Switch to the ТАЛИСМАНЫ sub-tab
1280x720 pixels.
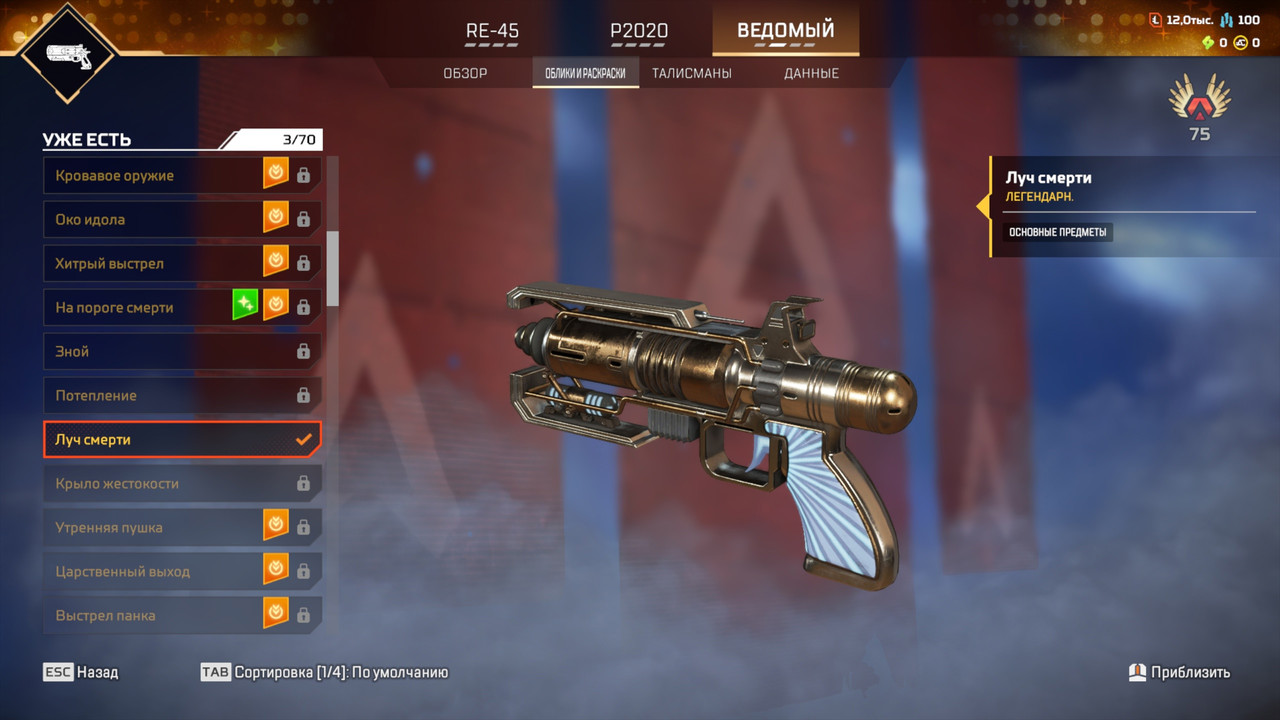point(691,73)
